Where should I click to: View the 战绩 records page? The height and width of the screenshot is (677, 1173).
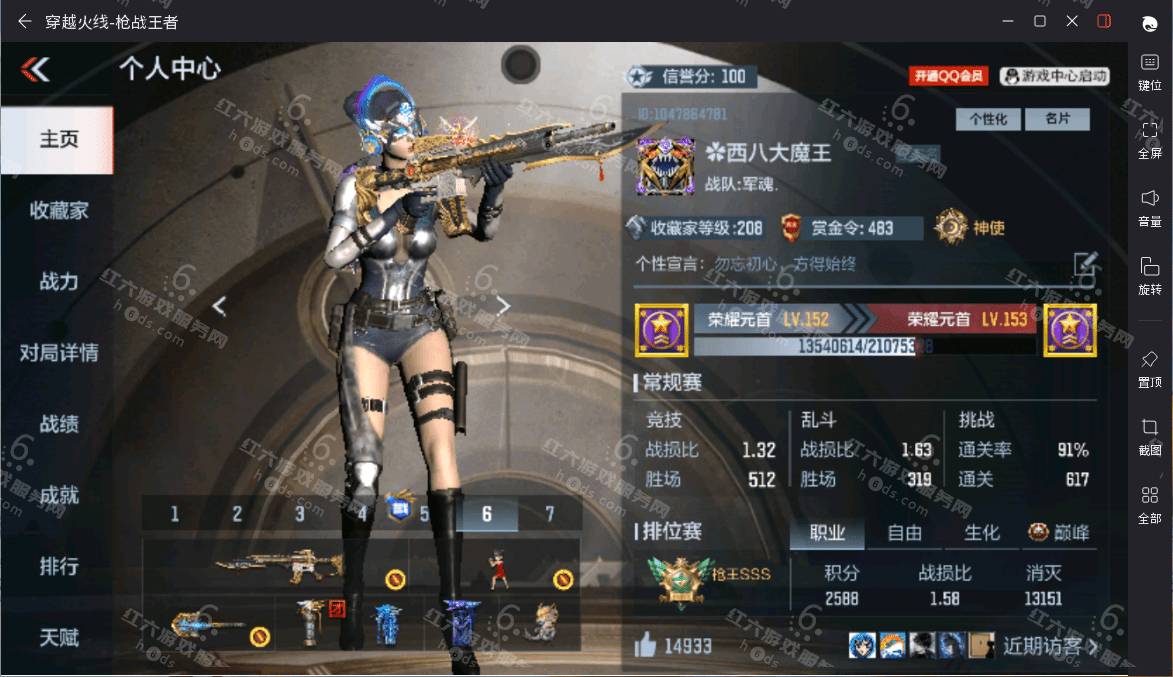point(58,424)
